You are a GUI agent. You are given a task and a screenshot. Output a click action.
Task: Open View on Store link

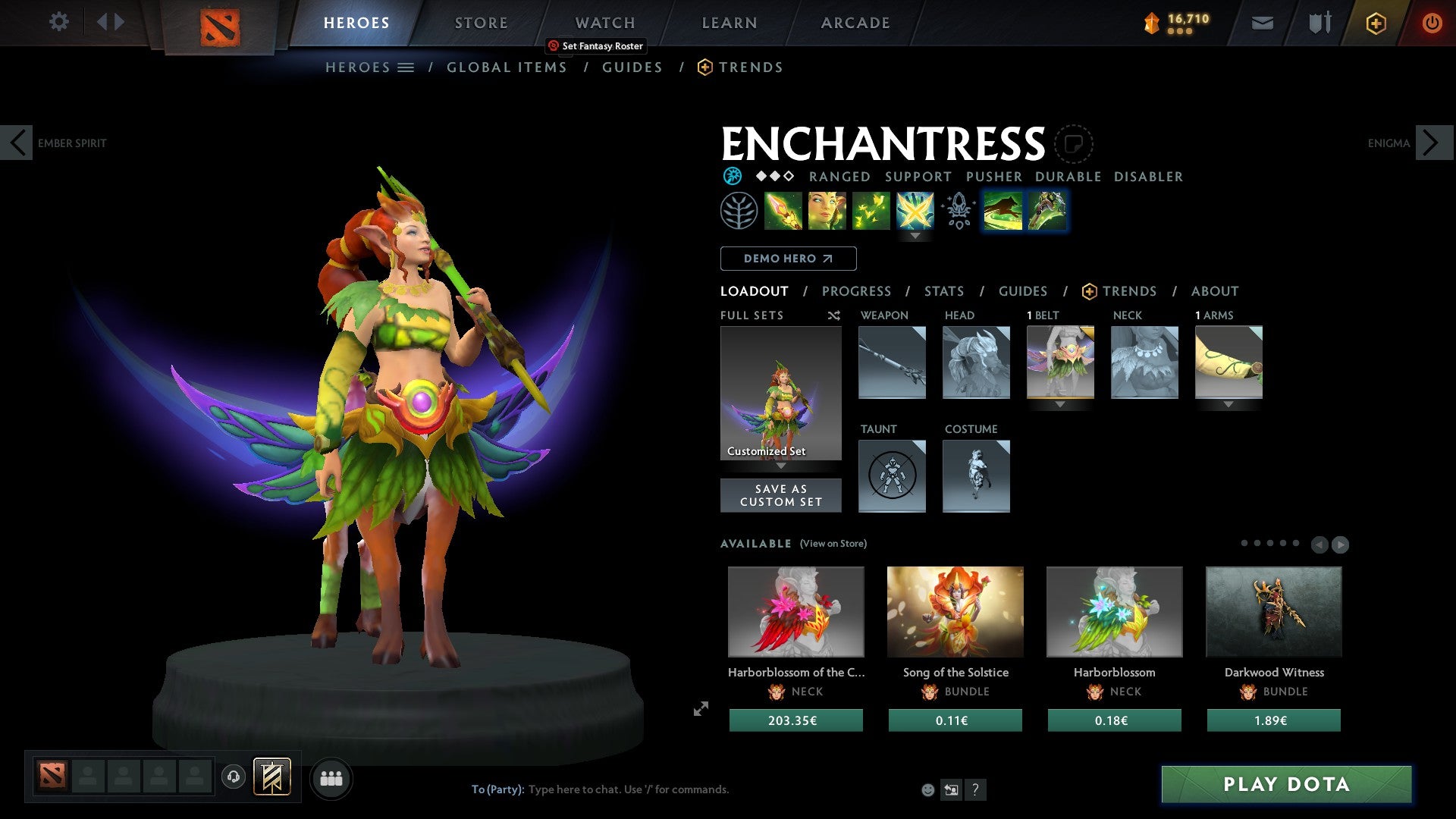pos(833,544)
